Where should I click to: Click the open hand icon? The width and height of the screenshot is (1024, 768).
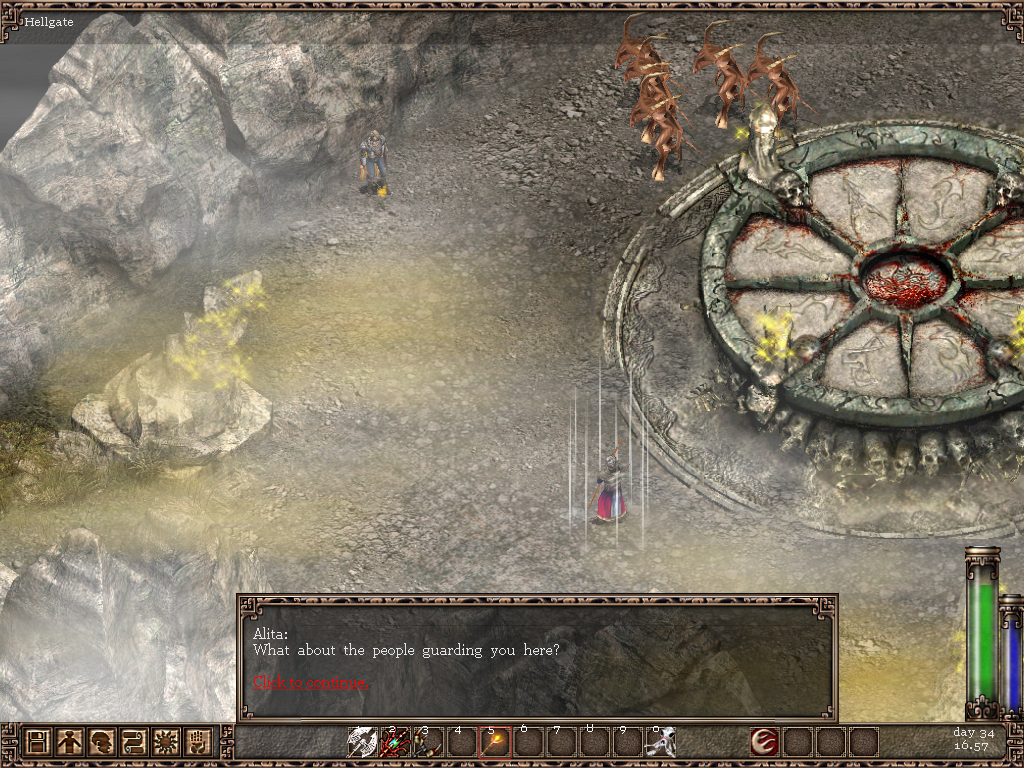coord(198,742)
